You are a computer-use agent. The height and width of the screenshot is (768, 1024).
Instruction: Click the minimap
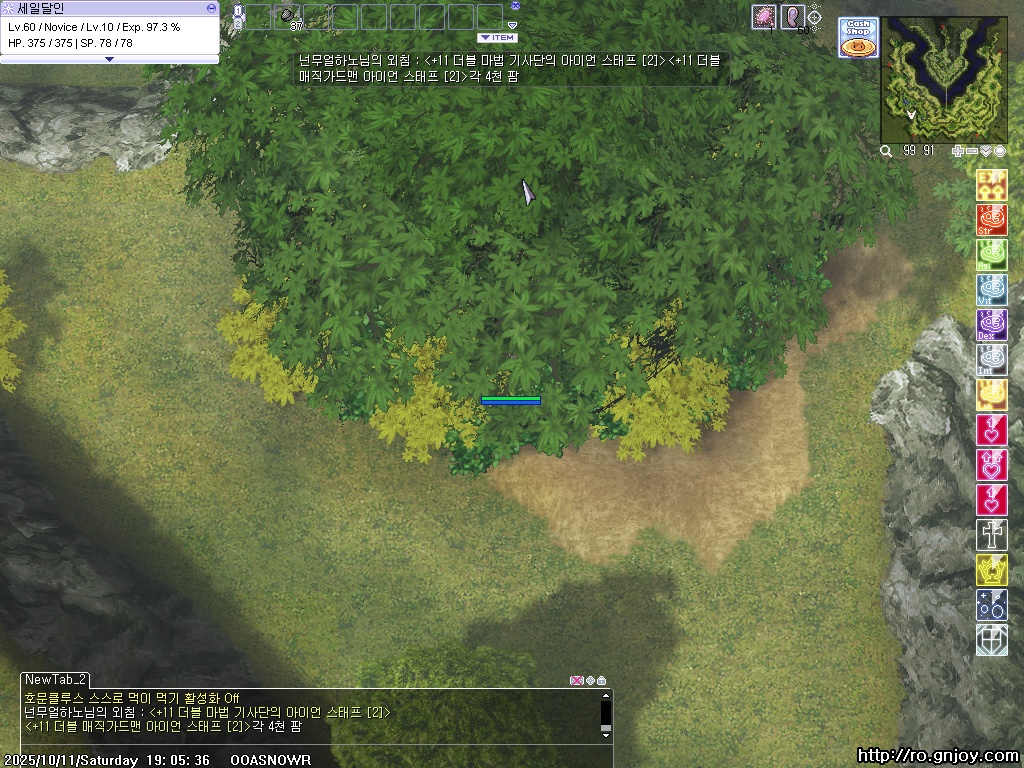tap(943, 80)
